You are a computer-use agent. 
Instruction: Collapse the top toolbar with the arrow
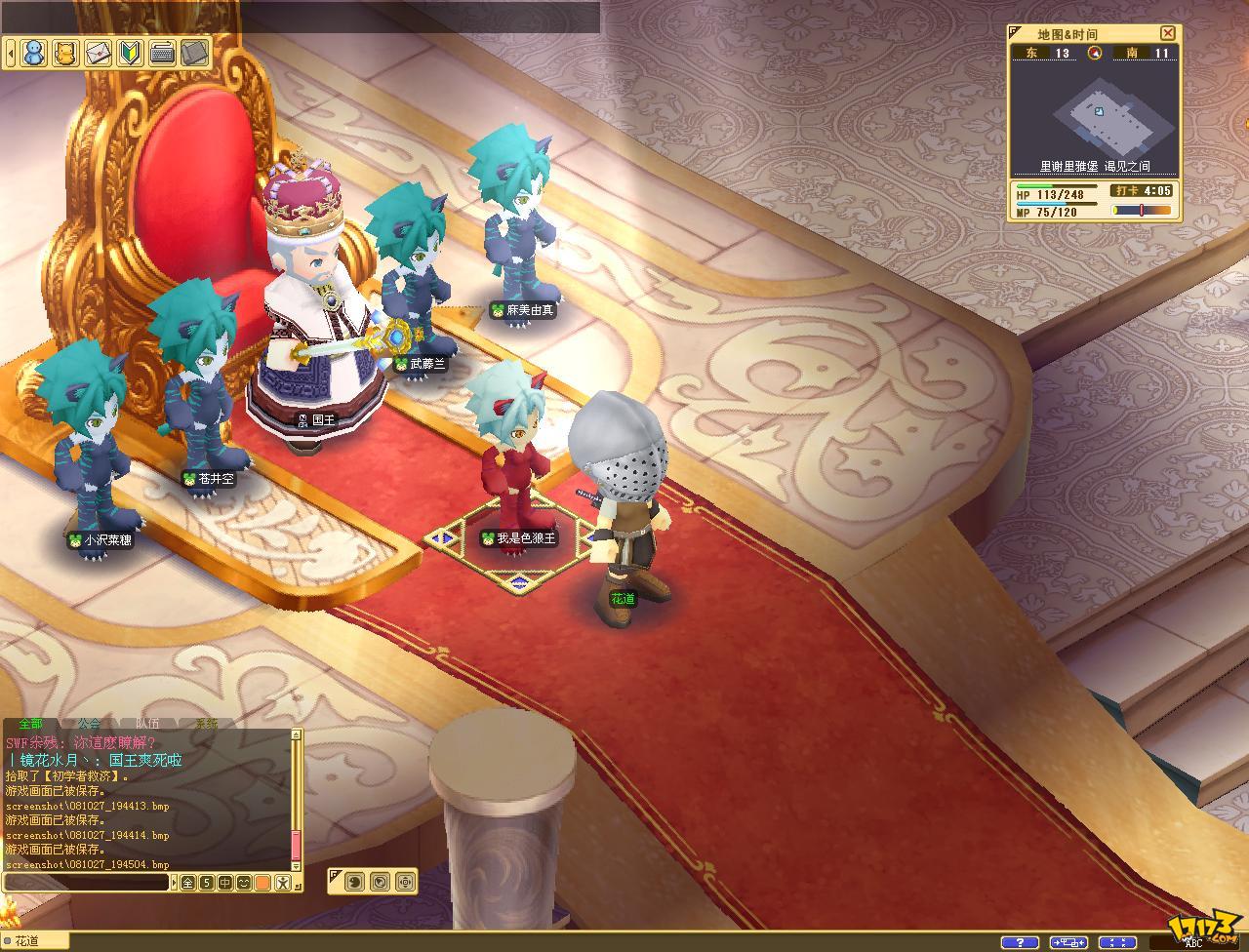click(10, 52)
